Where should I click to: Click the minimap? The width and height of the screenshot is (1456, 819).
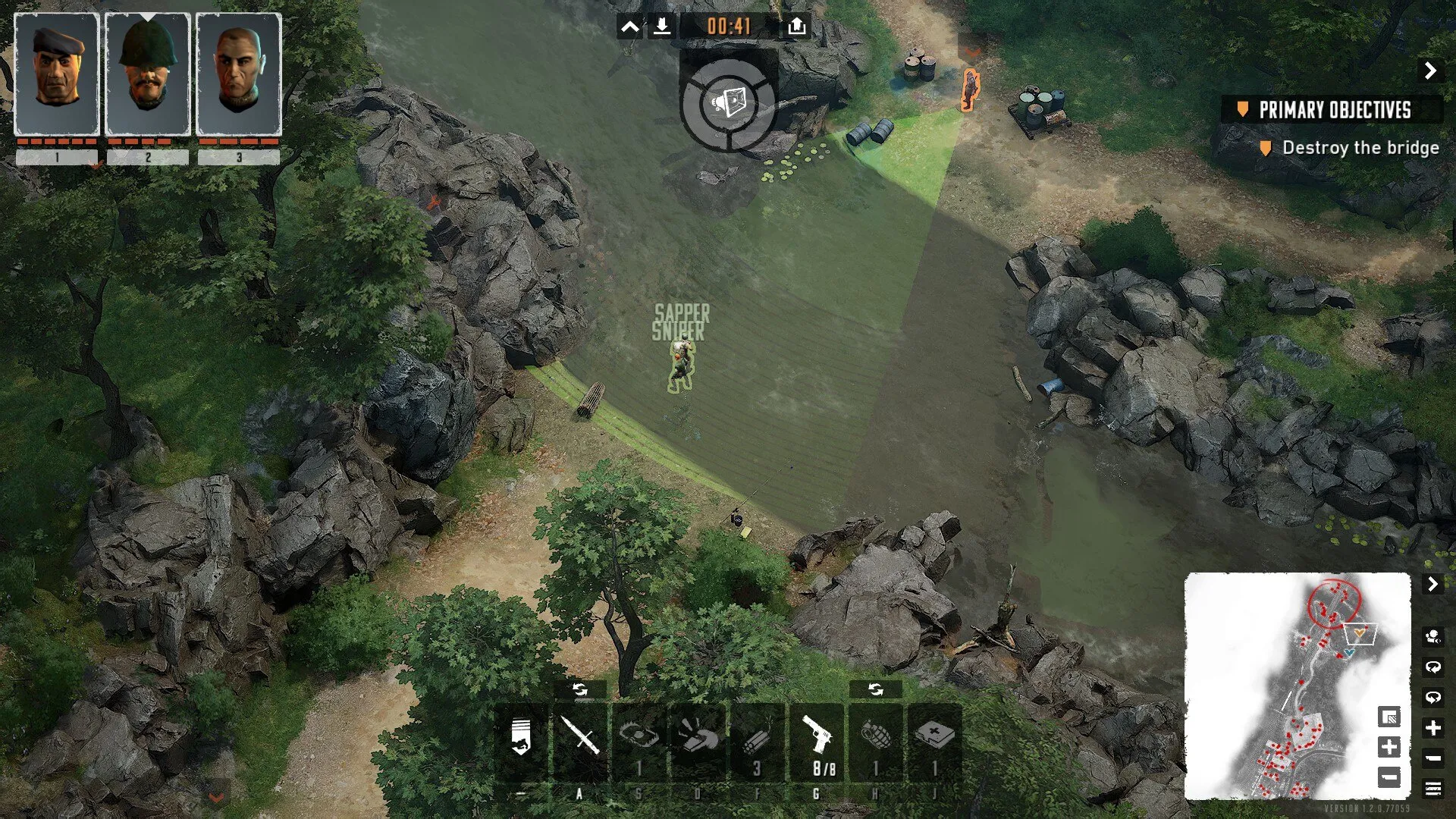1289,682
